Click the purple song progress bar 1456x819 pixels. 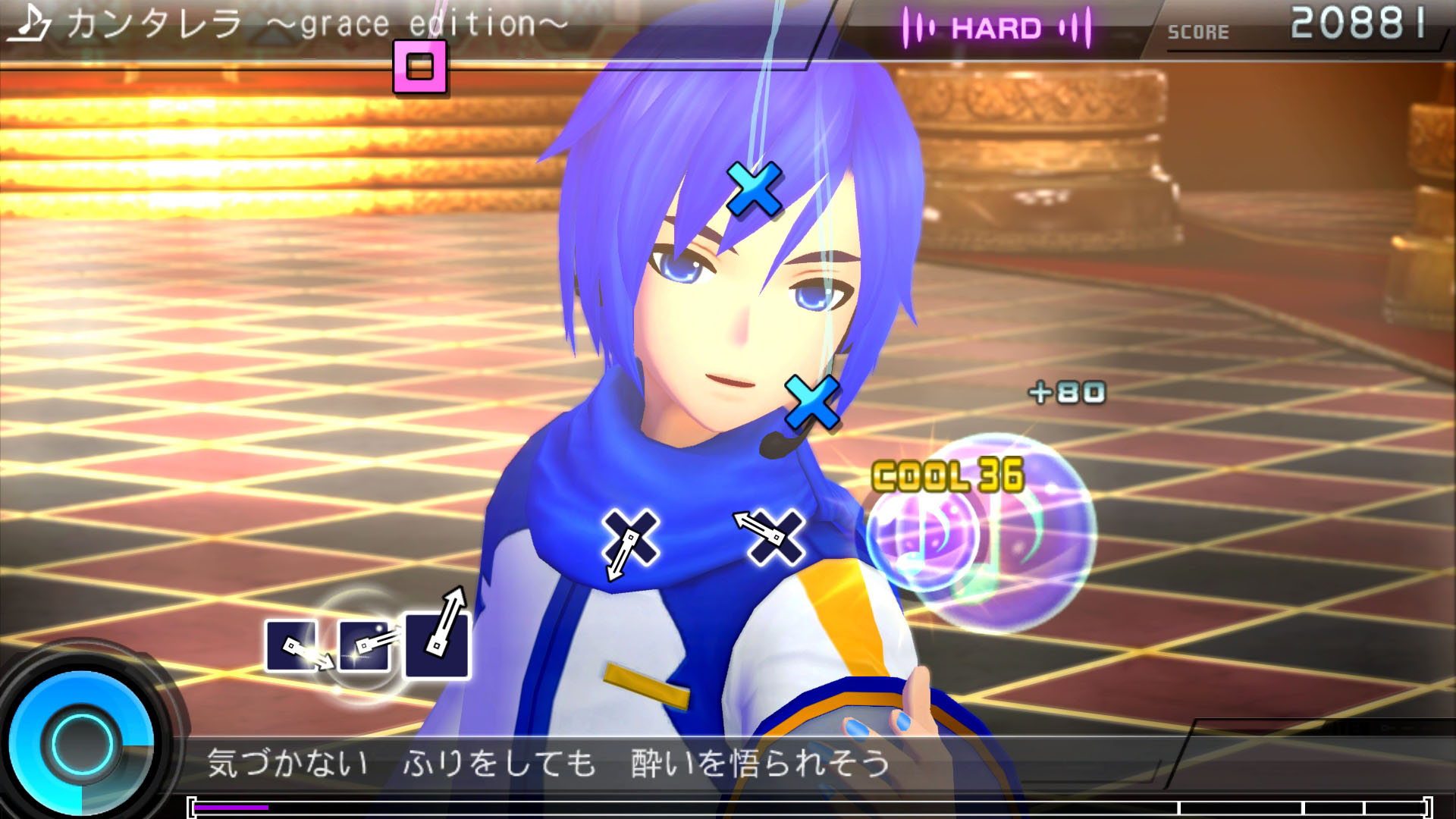[x=231, y=808]
